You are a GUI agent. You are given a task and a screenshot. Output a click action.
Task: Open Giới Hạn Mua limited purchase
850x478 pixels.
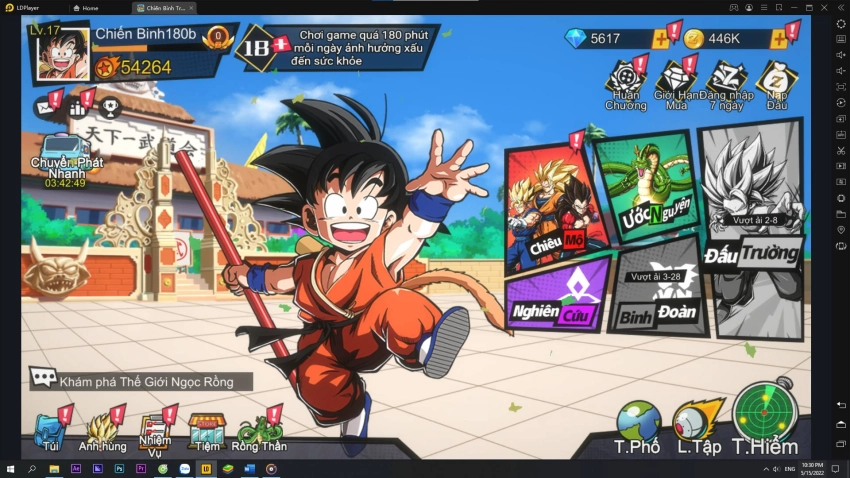677,83
